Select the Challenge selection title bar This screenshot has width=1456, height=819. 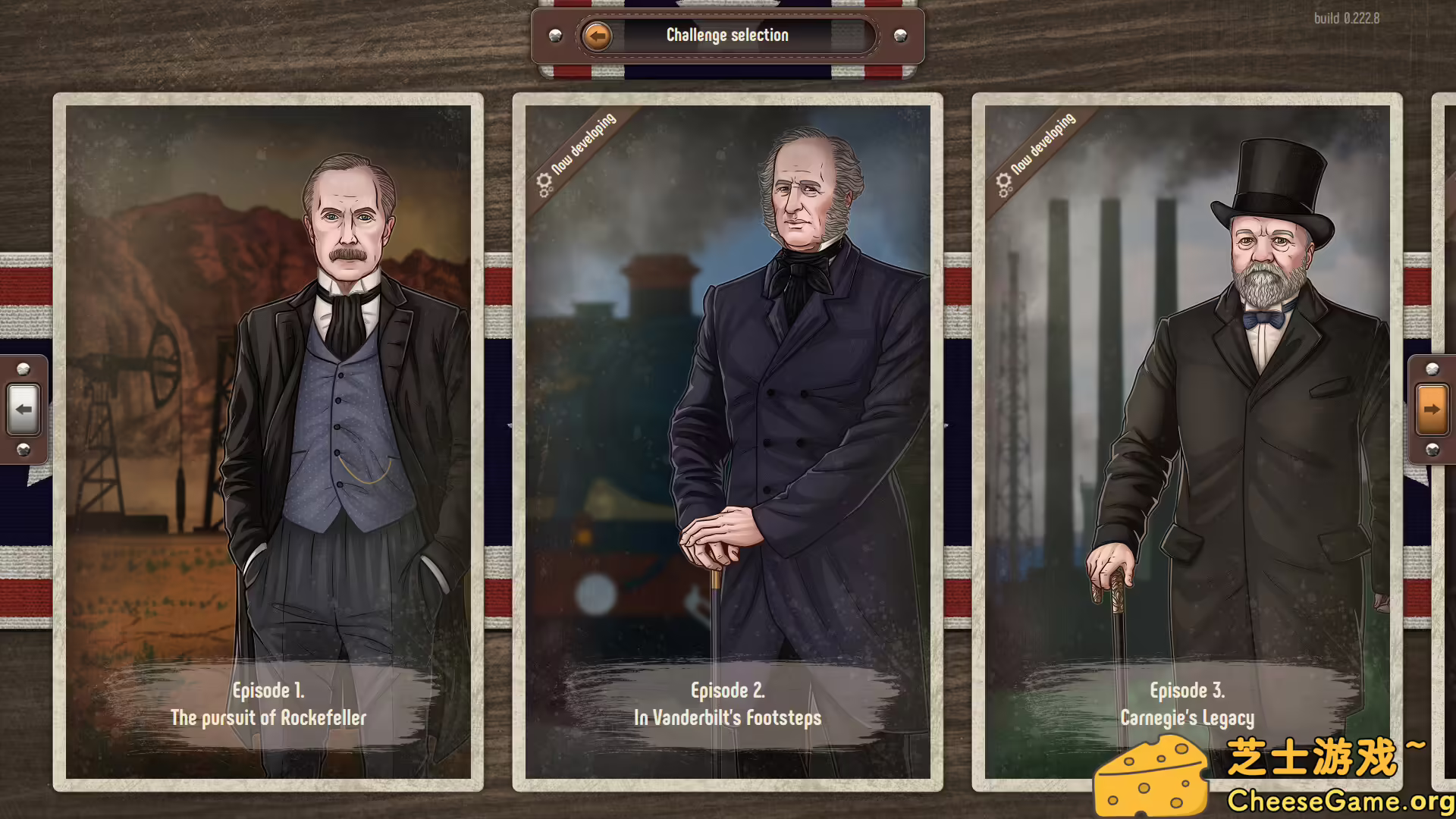click(x=726, y=34)
